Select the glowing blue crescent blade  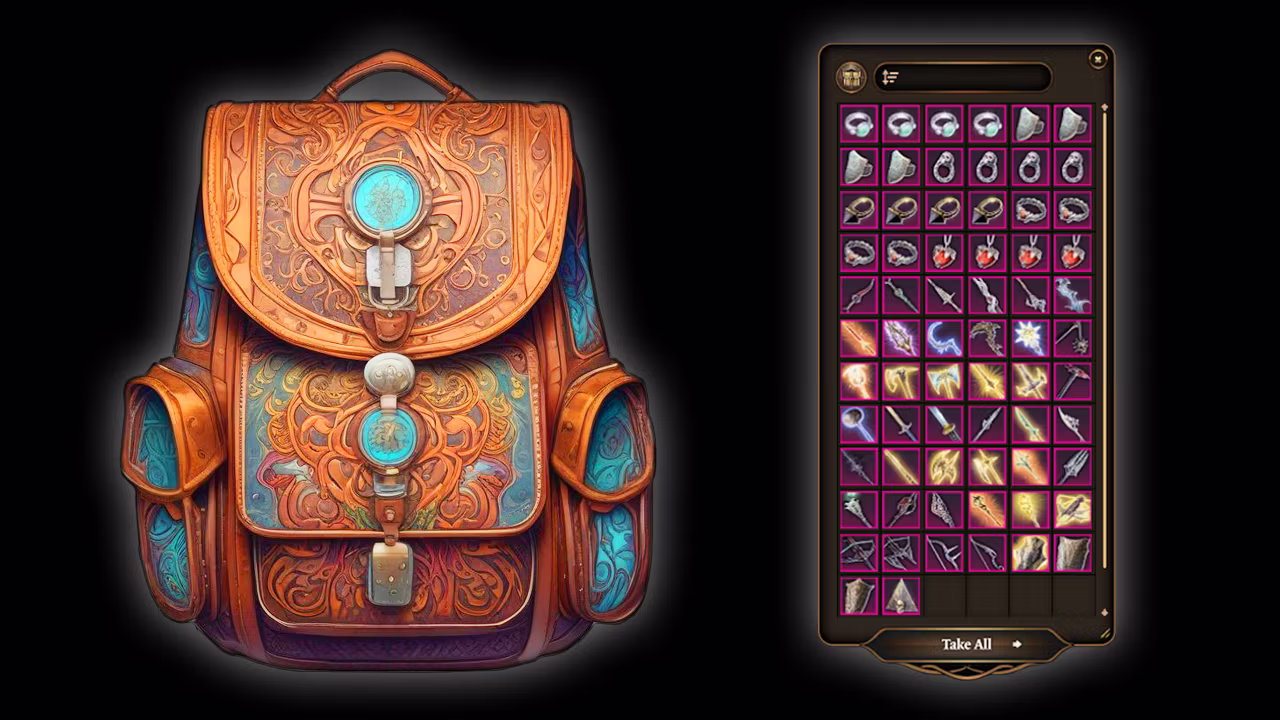pyautogui.click(x=944, y=338)
